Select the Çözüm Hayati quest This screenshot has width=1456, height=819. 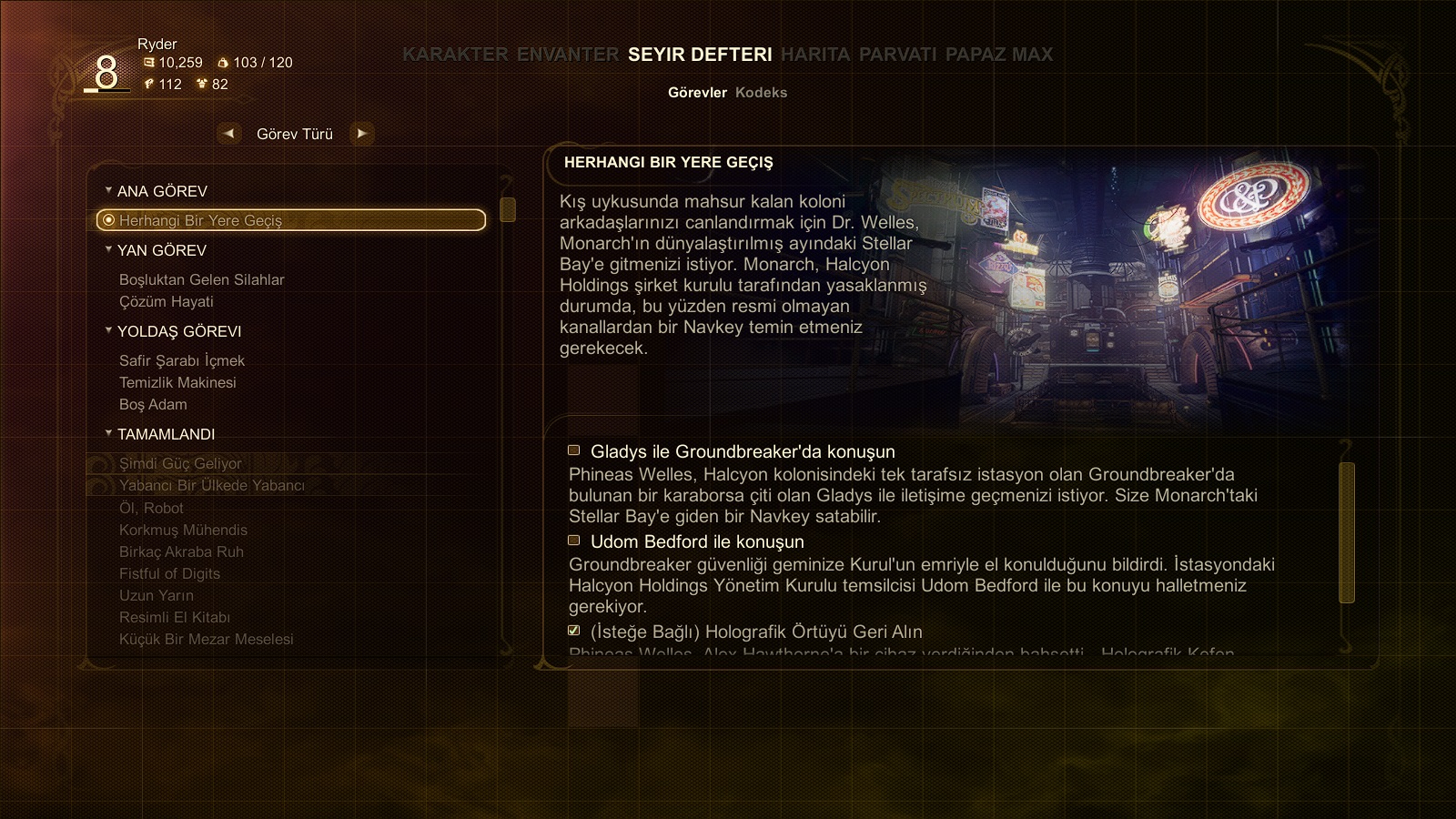(x=167, y=301)
